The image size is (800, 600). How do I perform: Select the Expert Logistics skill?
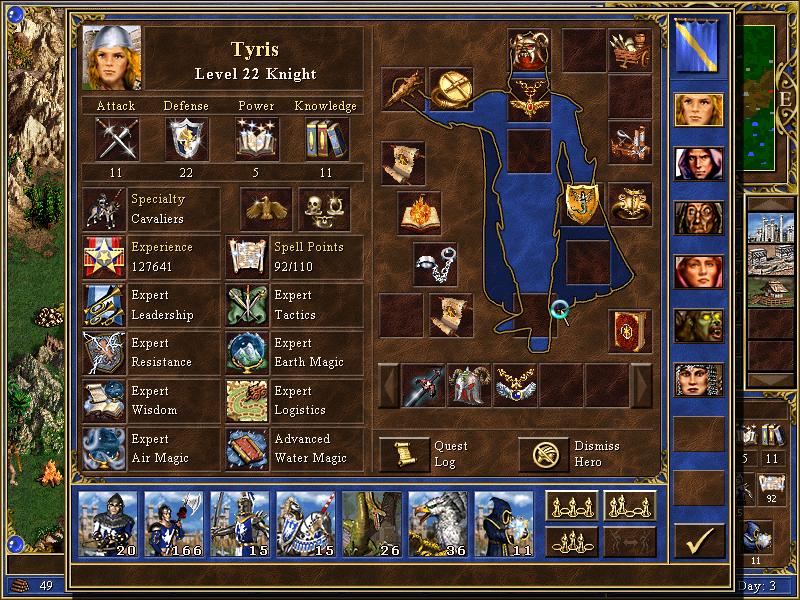[x=247, y=400]
